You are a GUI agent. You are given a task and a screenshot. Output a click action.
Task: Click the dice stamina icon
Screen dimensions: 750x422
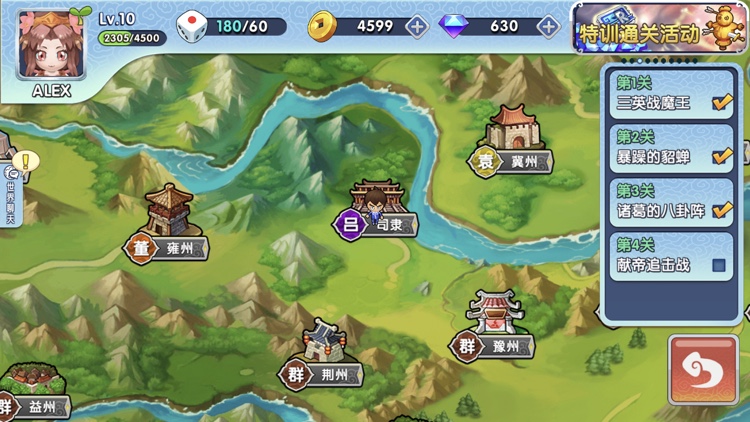point(191,27)
